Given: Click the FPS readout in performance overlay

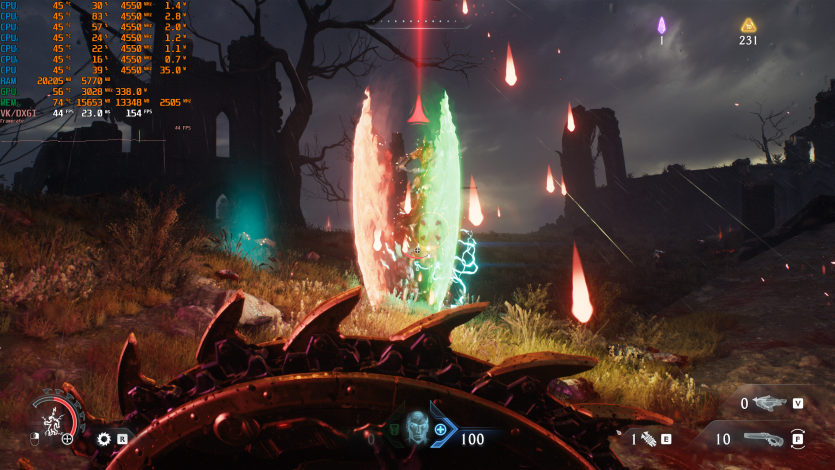Looking at the screenshot, I should [x=132, y=114].
